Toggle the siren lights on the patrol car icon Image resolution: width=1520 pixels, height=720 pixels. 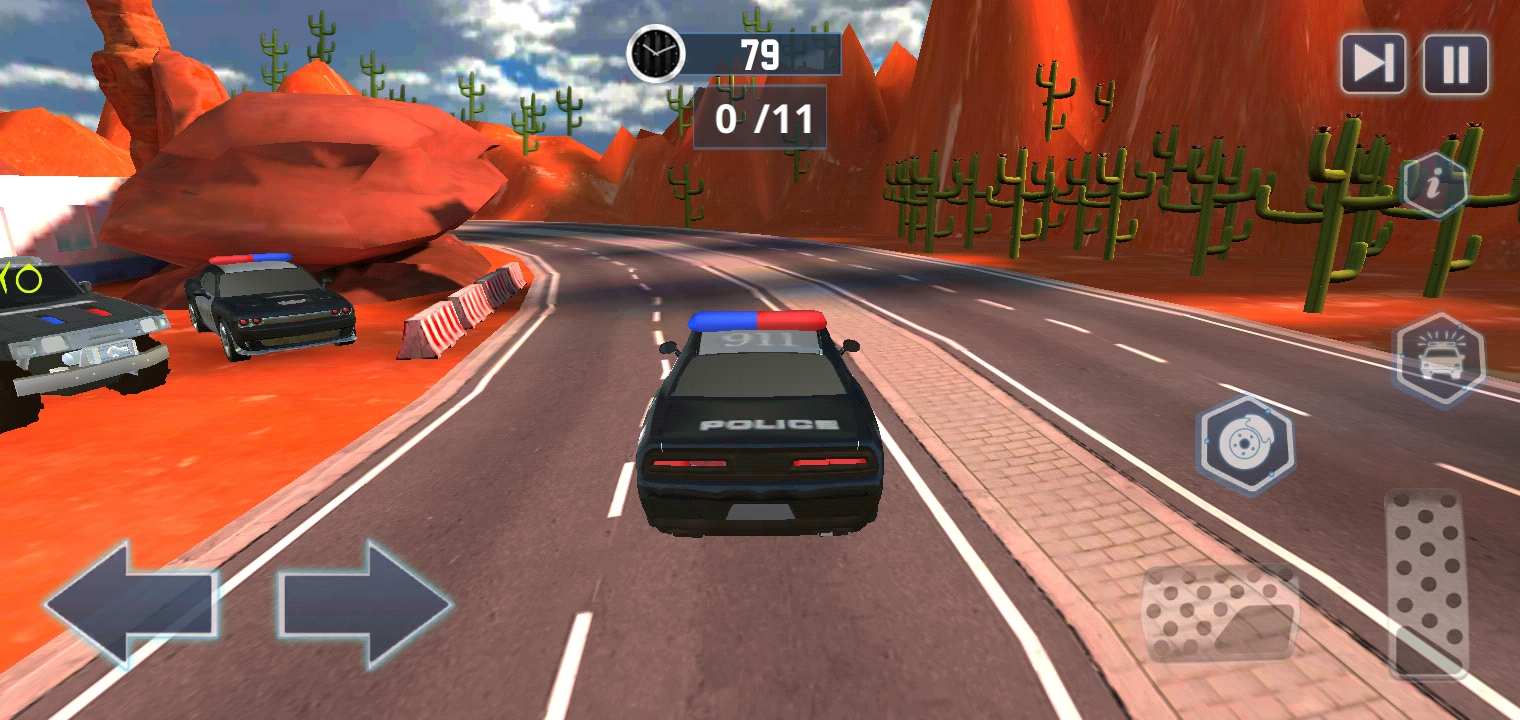coord(1437,360)
